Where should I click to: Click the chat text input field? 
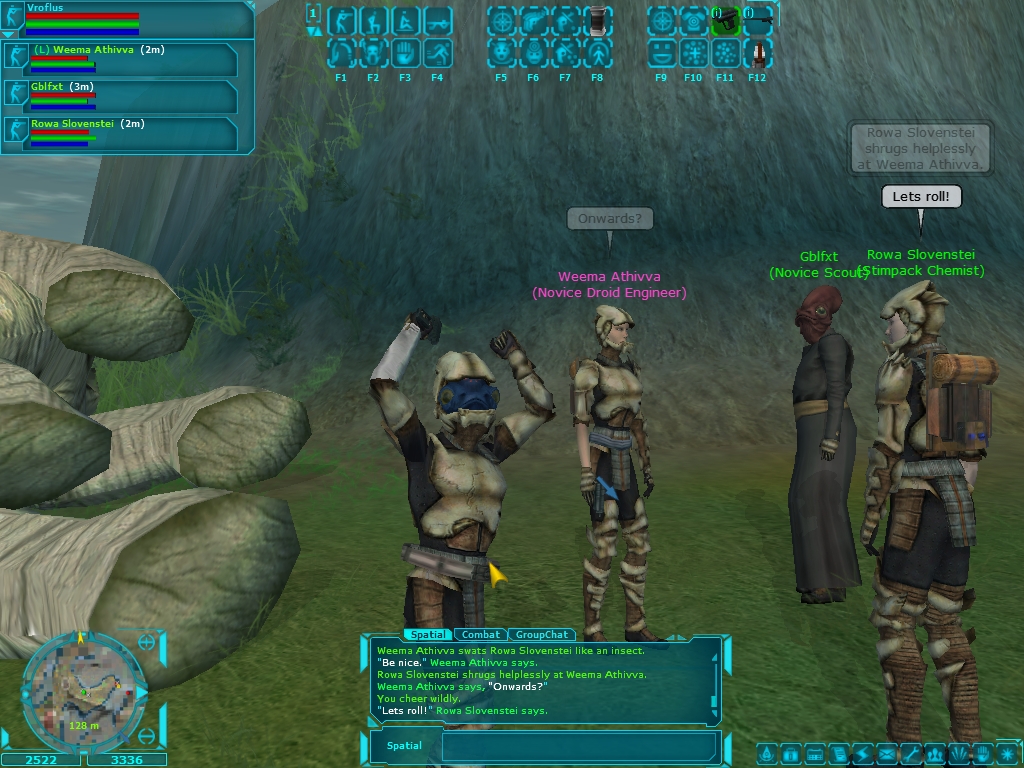point(578,746)
